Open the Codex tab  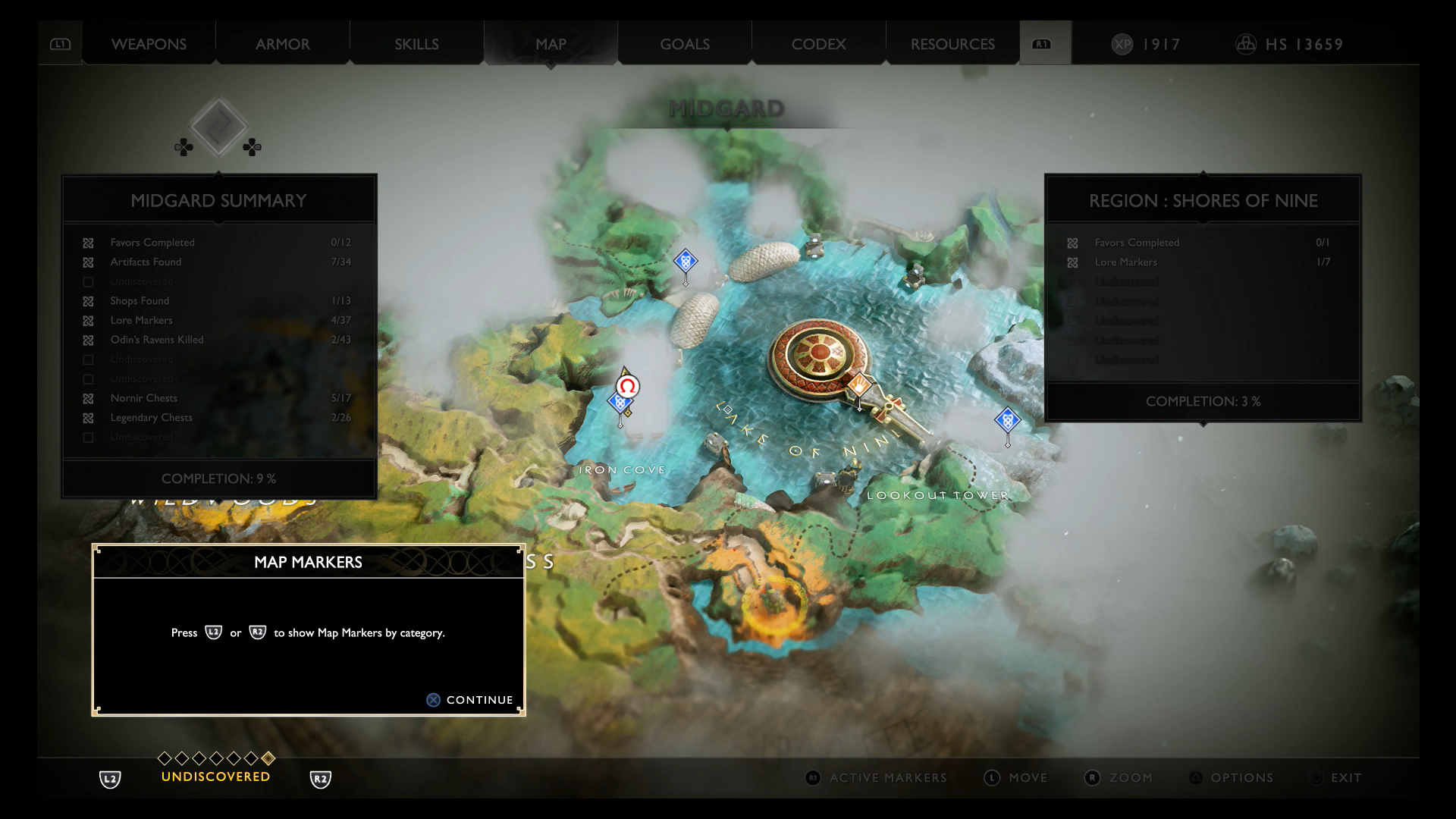click(818, 44)
